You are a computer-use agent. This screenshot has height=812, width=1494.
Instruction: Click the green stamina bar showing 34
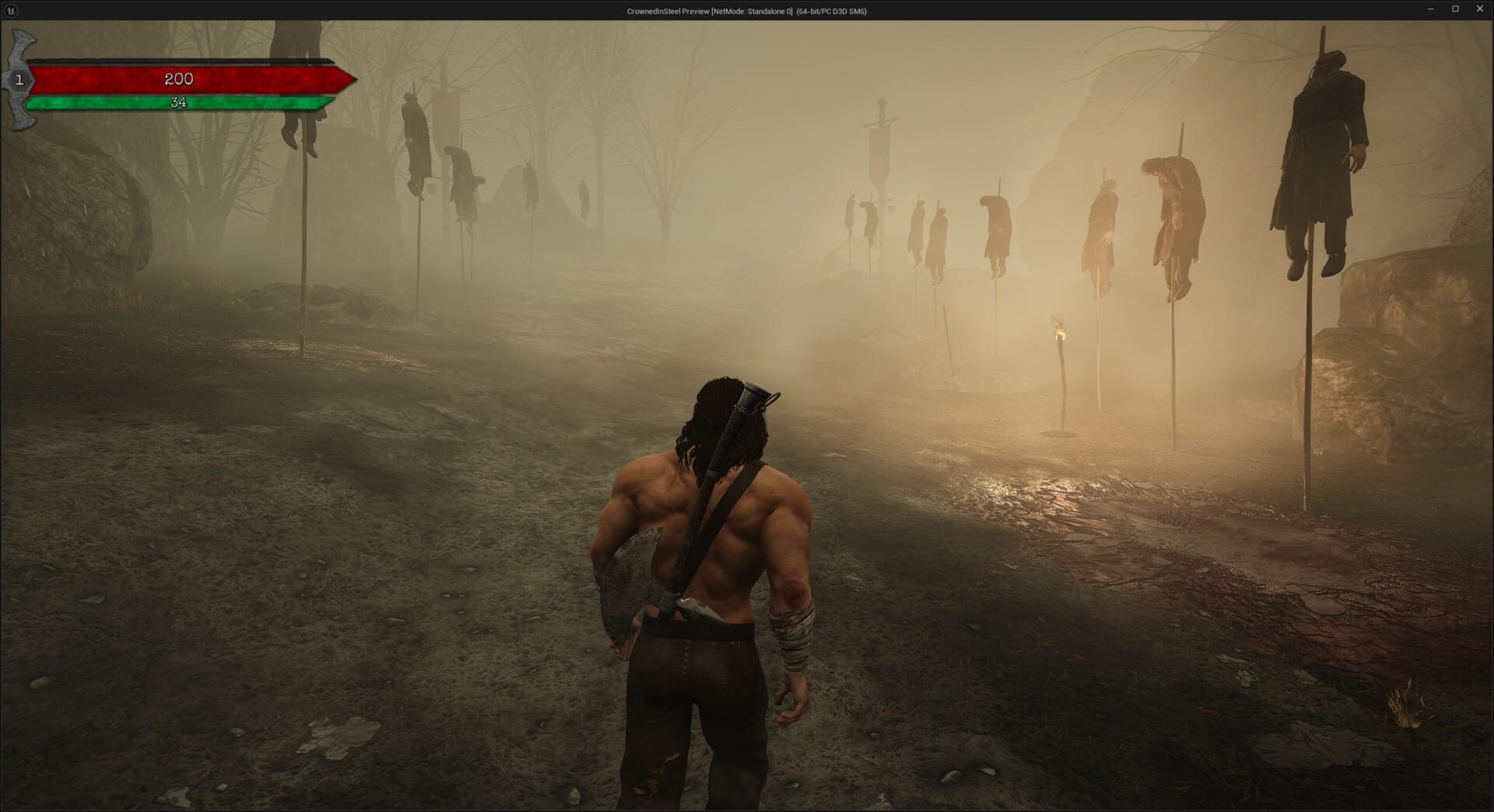click(179, 101)
